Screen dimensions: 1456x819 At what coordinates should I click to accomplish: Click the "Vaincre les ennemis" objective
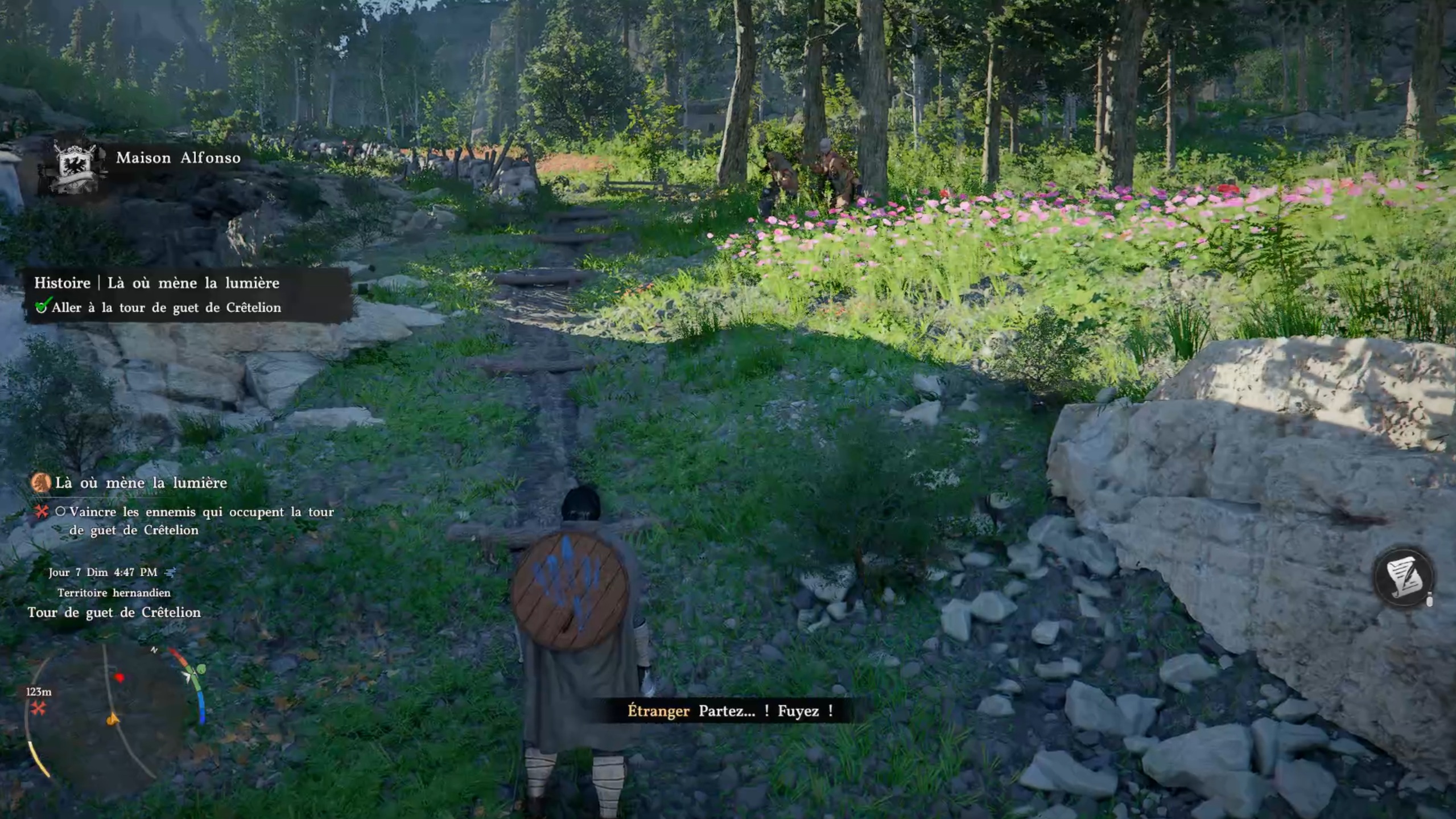(x=201, y=520)
